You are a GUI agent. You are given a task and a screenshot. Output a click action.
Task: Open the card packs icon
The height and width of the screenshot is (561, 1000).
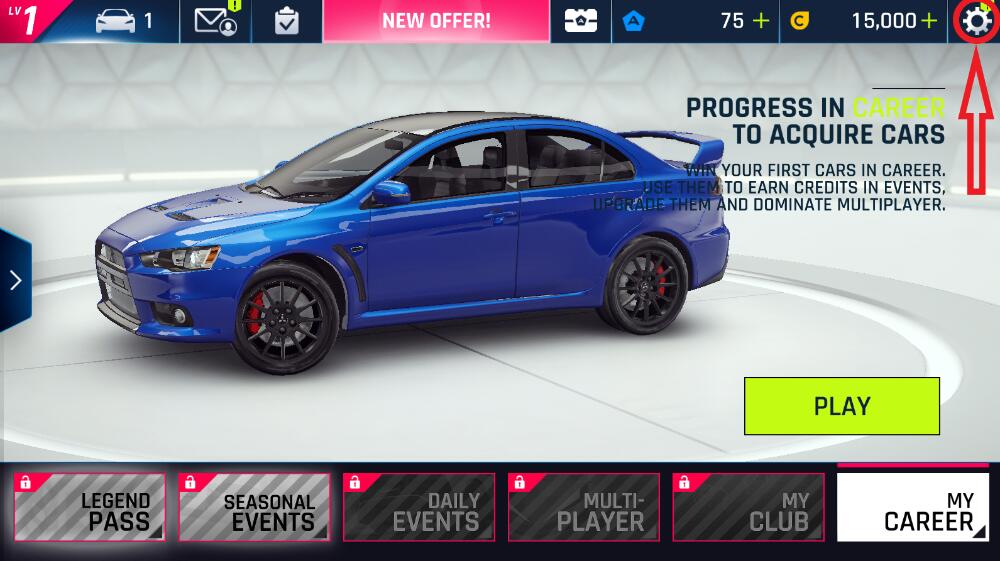coord(581,21)
